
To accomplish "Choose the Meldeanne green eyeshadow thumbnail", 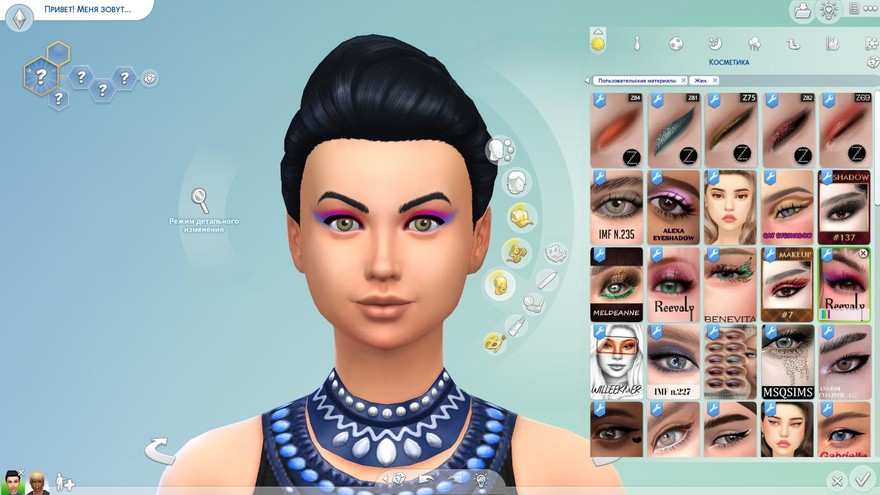I will click(x=617, y=284).
